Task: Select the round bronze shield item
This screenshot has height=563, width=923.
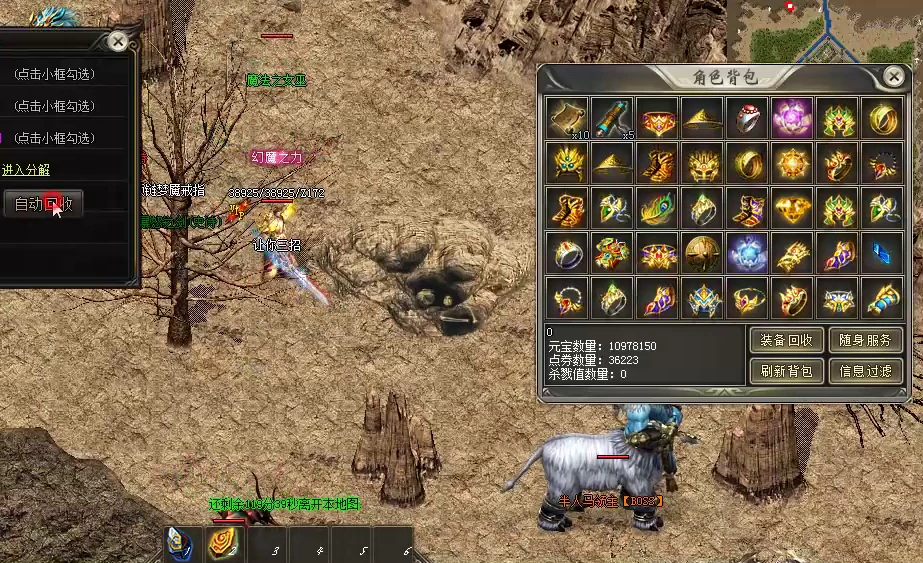Action: pyautogui.click(x=701, y=254)
